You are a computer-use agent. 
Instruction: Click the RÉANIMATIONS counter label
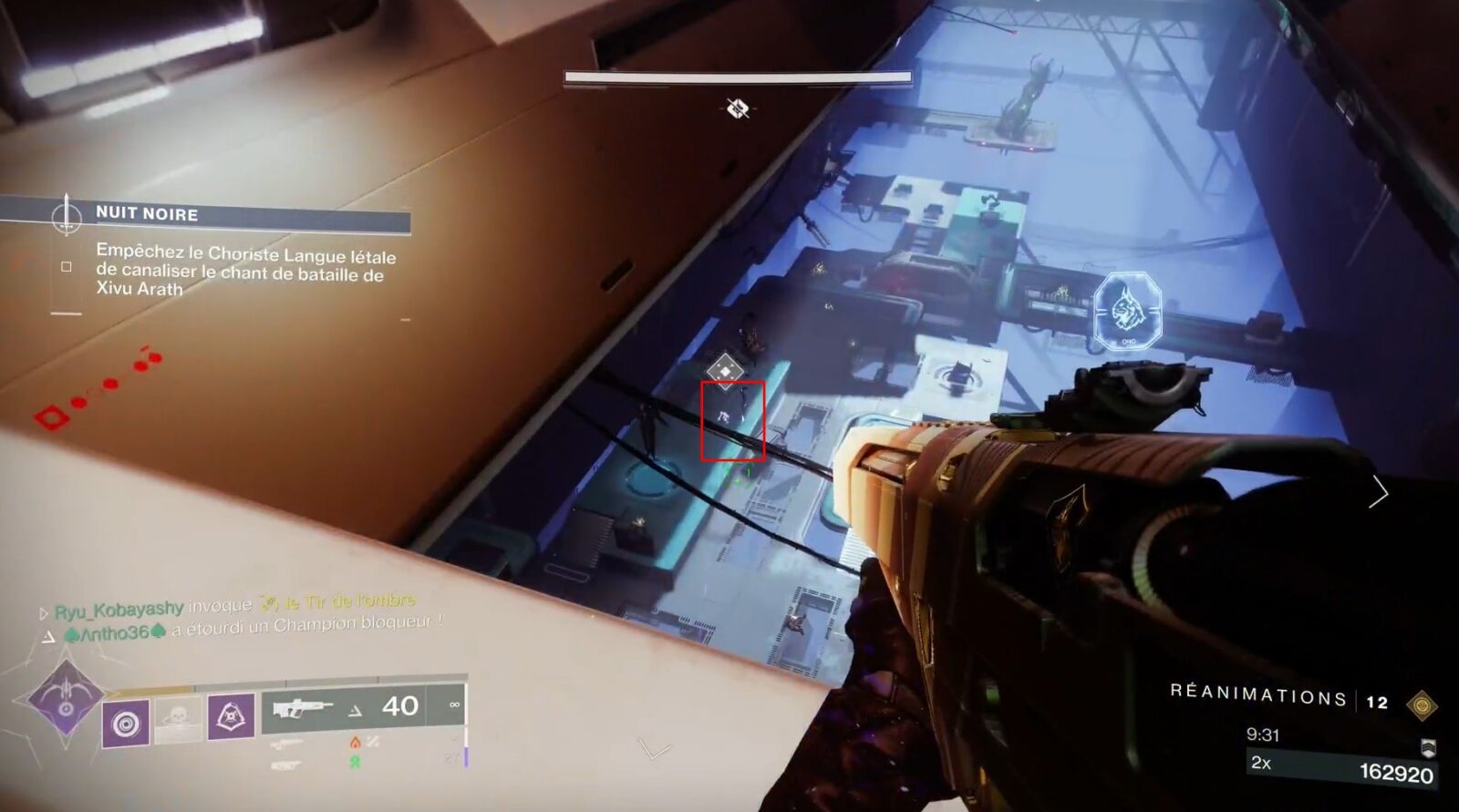(1258, 694)
